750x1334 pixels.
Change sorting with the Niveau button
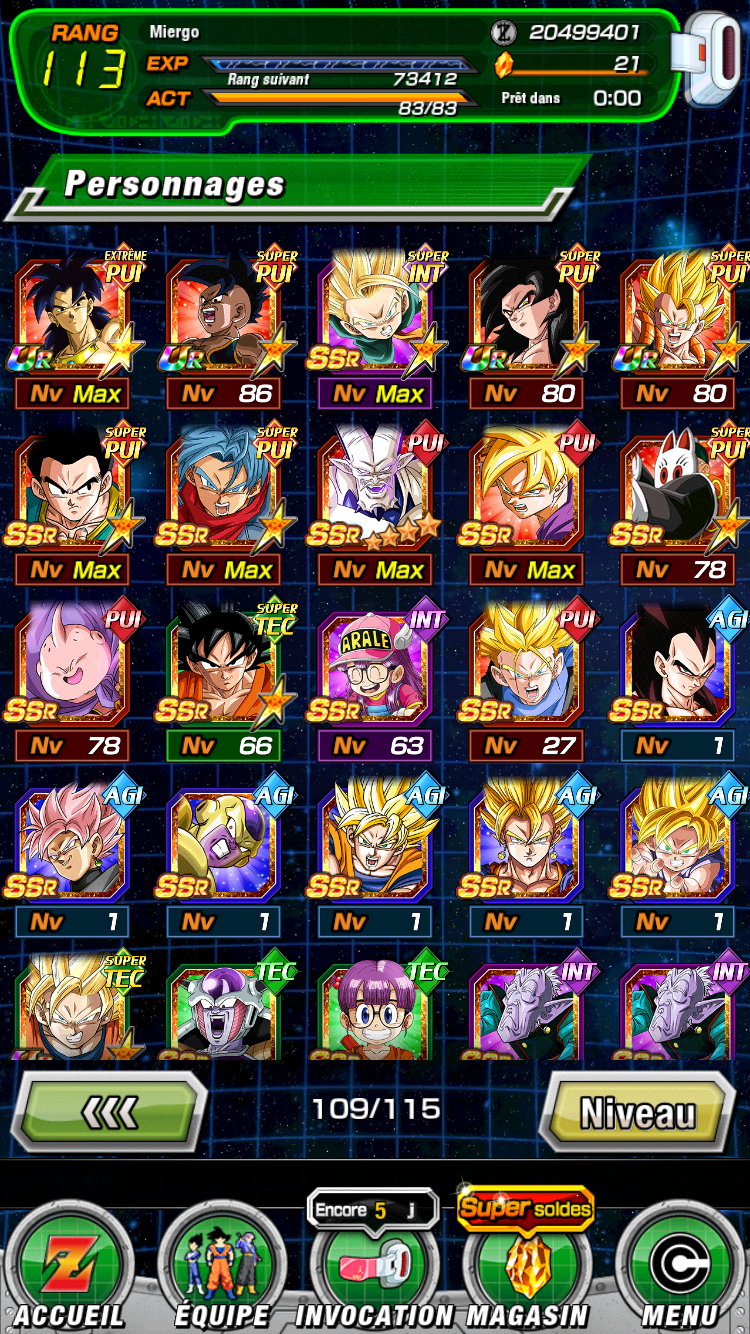point(637,1112)
